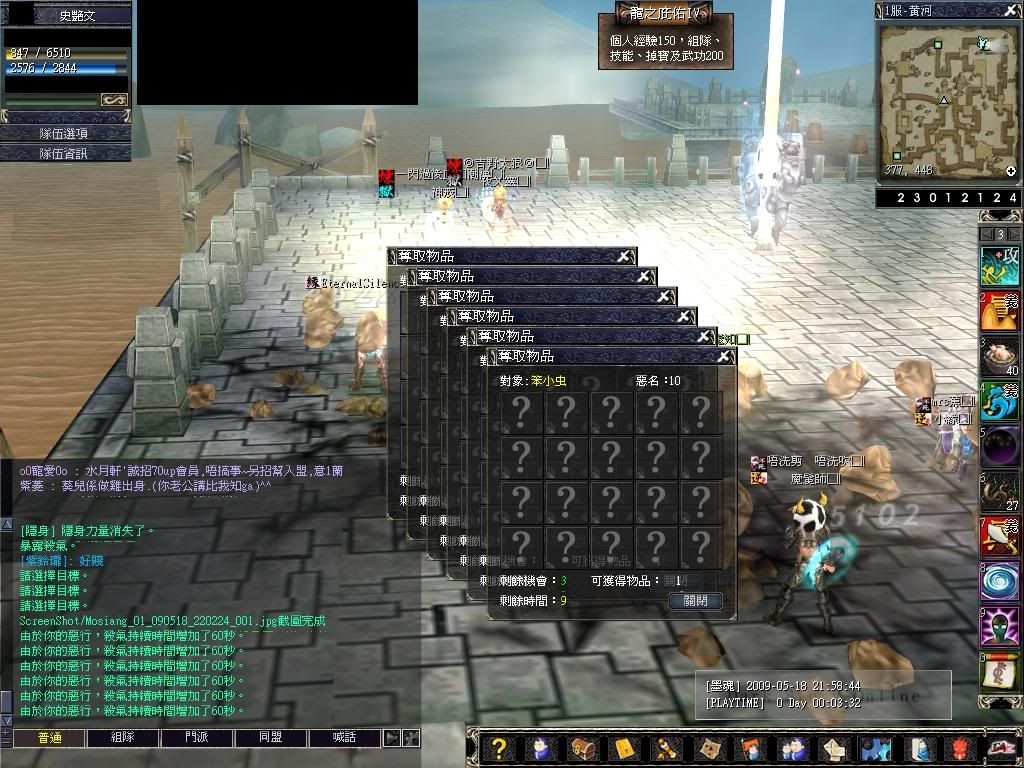Open the yellow book icon in bottom toolbar
The height and width of the screenshot is (768, 1024).
click(x=624, y=749)
